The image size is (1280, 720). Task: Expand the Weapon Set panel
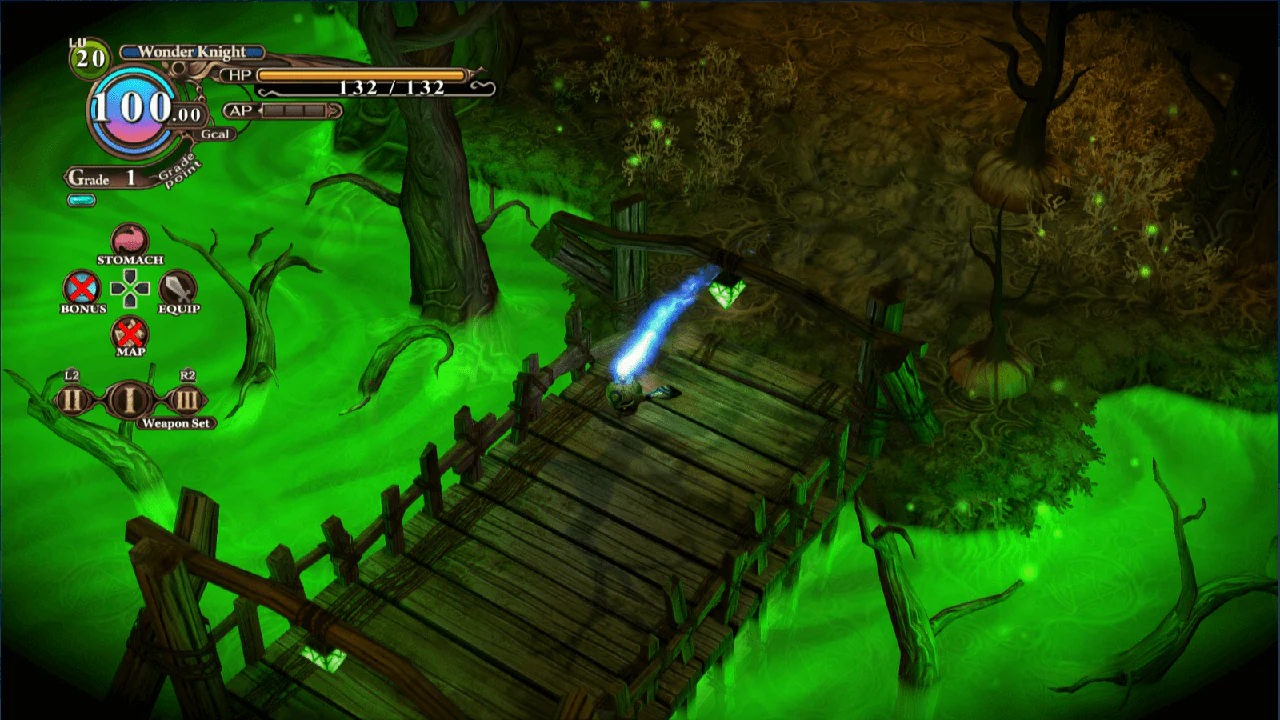pyautogui.click(x=175, y=423)
